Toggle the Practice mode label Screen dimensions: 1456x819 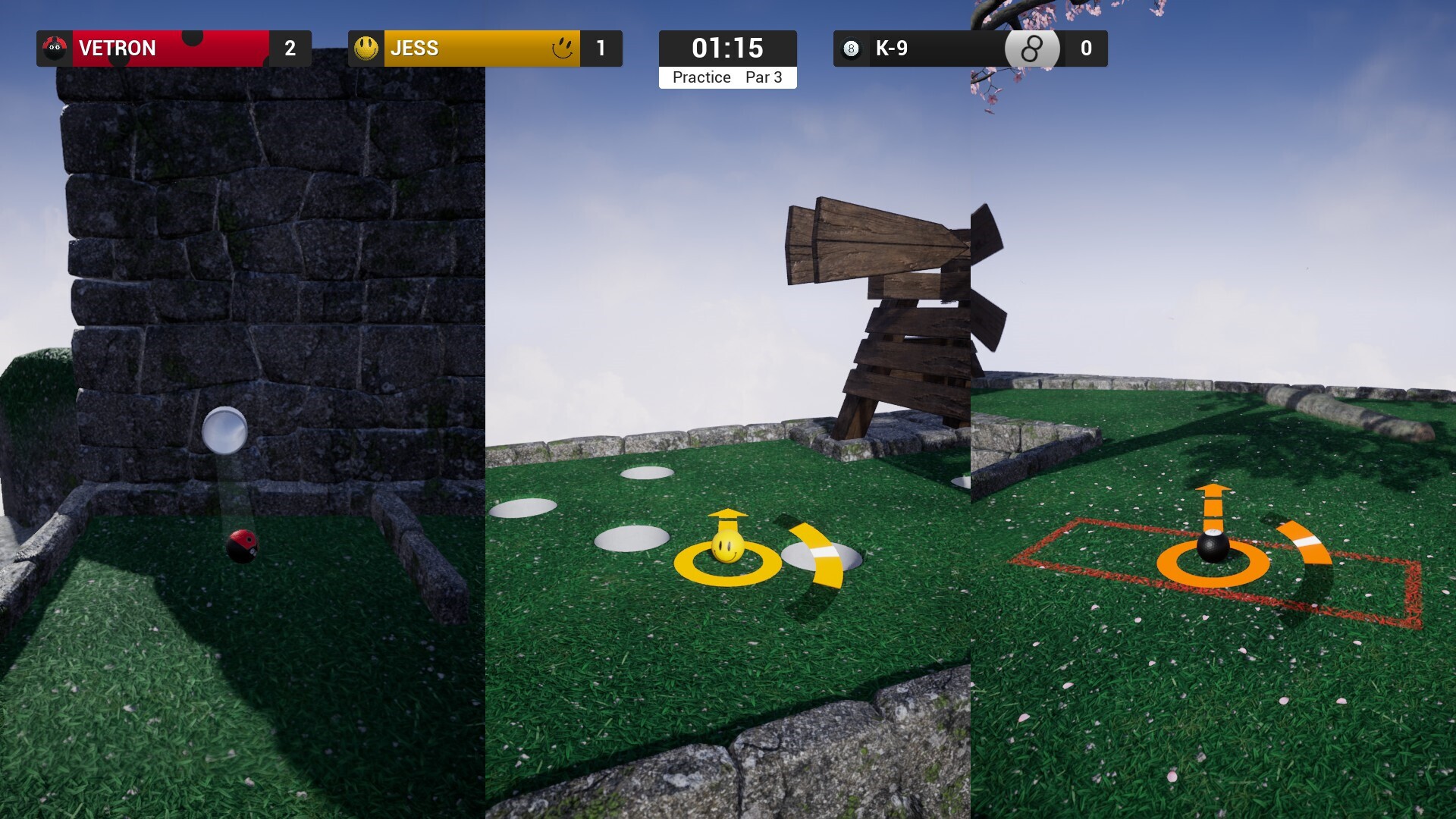click(701, 77)
